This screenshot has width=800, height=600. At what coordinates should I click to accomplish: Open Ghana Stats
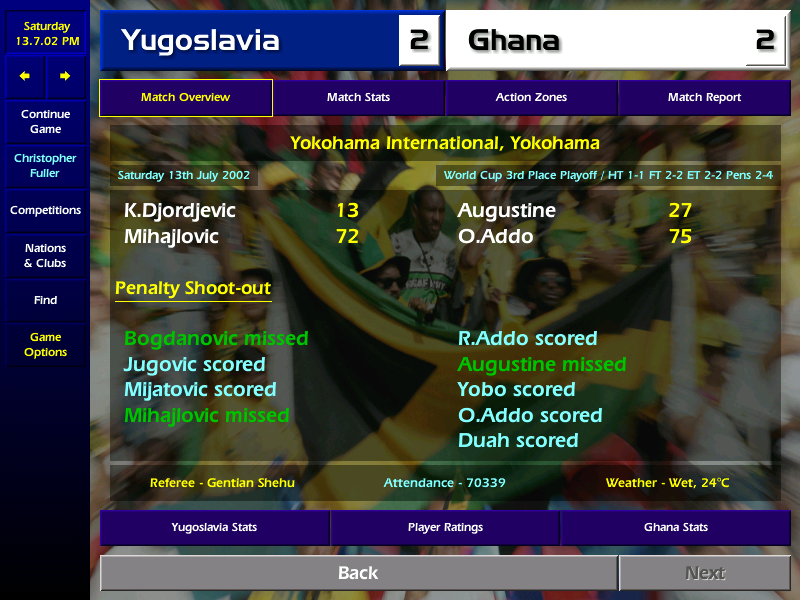point(675,527)
